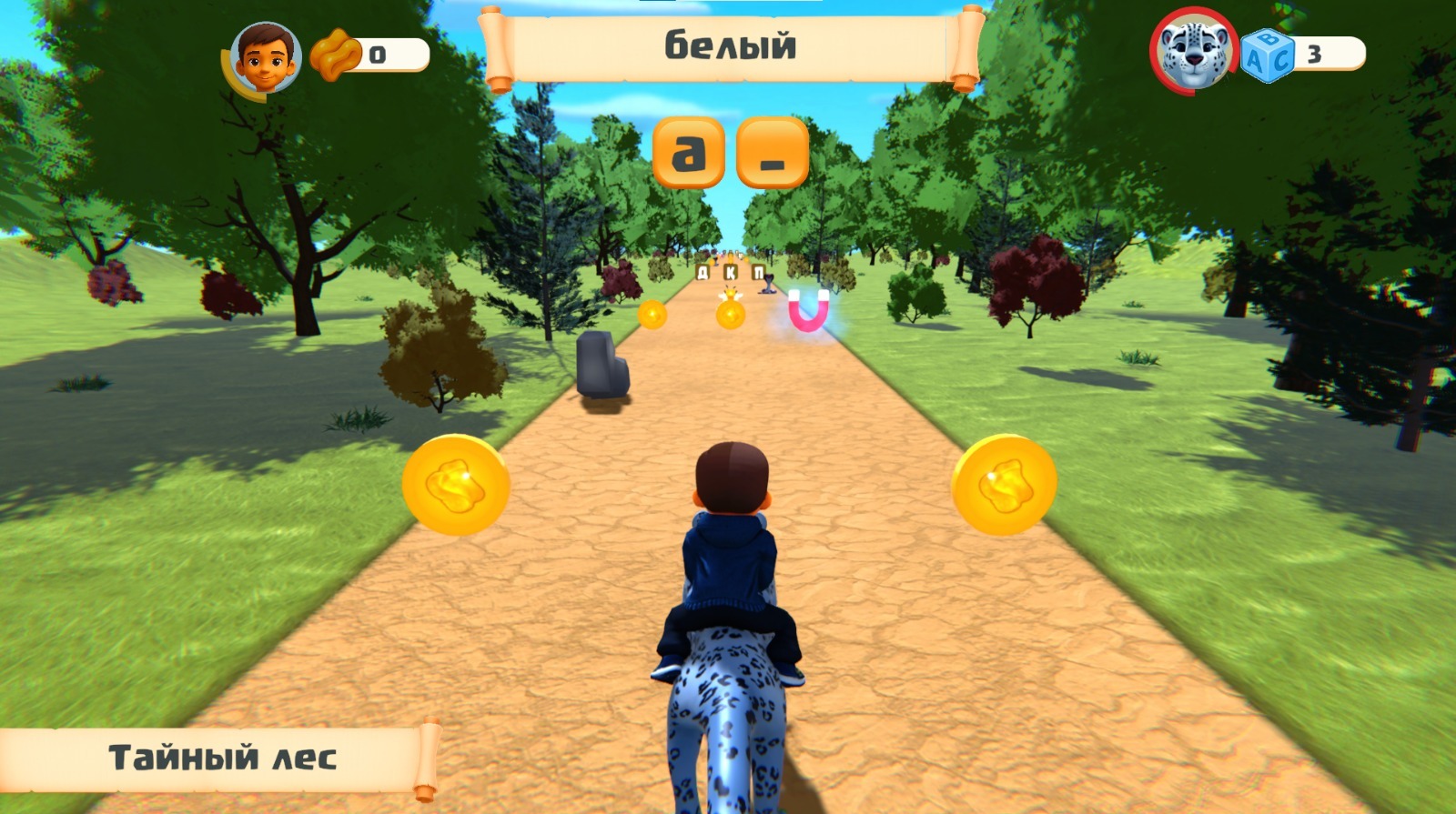Choose the filled letter tile "а"
1456x814 pixels.
689,153
